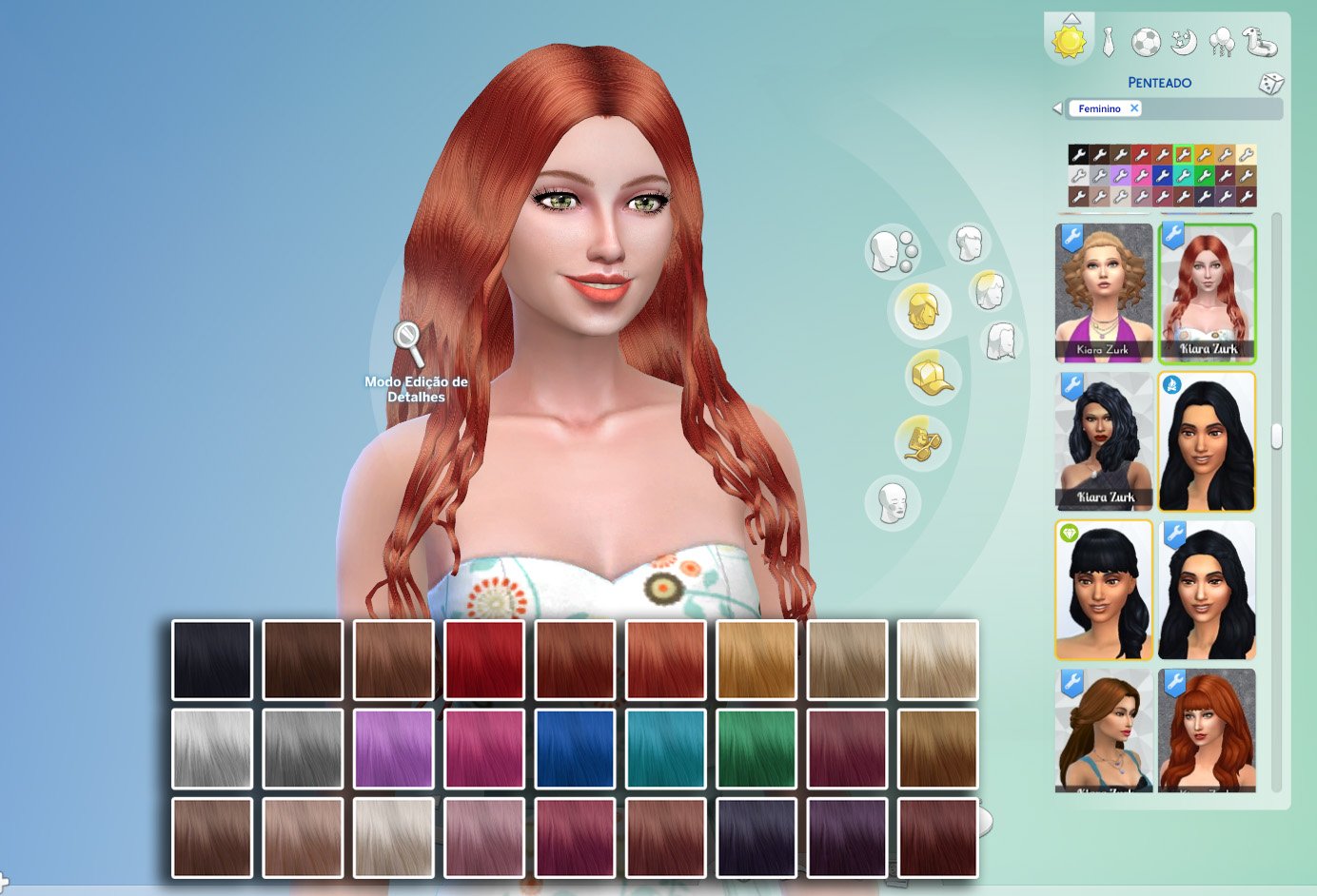The width and height of the screenshot is (1317, 896).
Task: Pick the large blue hair color swatch
Action: click(x=575, y=749)
